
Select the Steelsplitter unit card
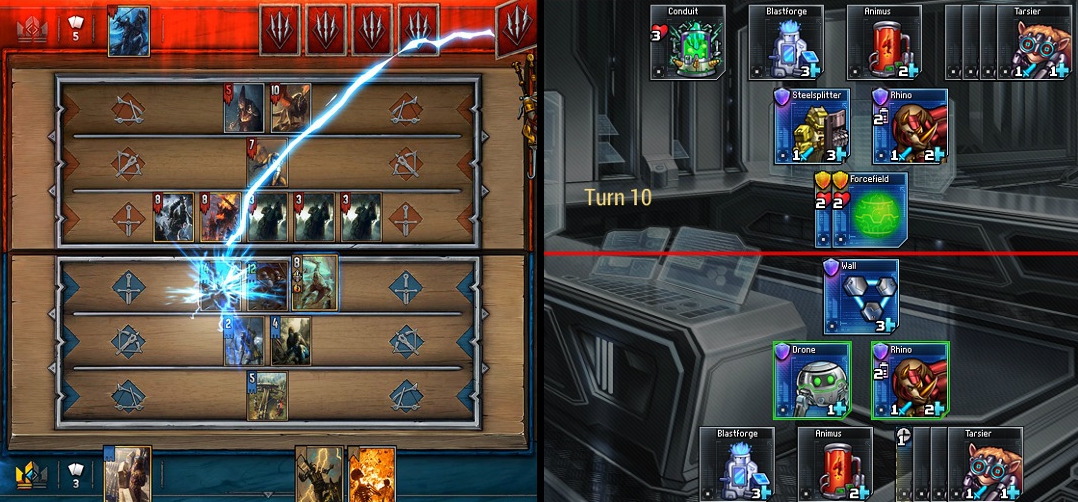(x=810, y=127)
